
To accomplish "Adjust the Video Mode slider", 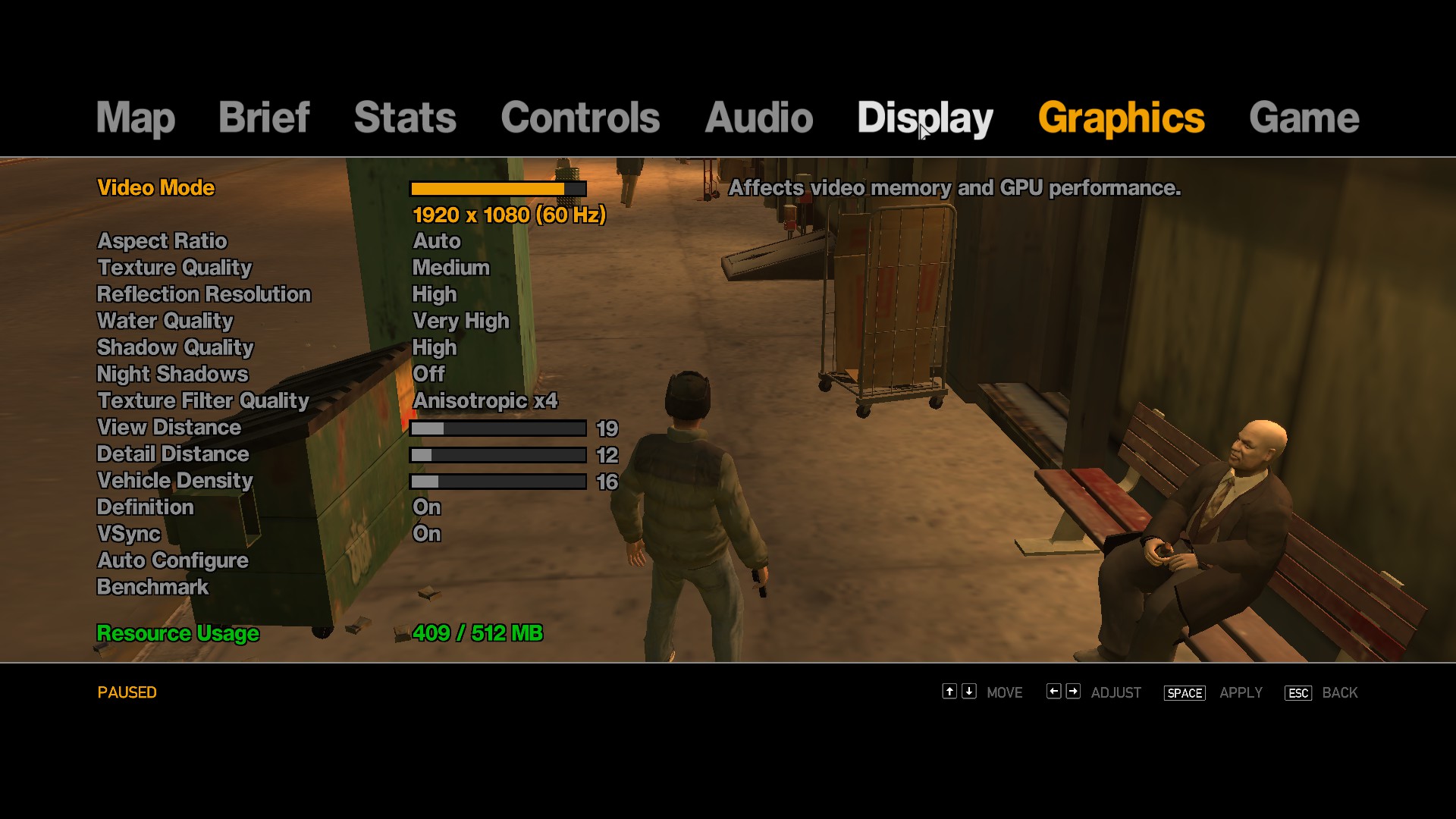I will (497, 189).
